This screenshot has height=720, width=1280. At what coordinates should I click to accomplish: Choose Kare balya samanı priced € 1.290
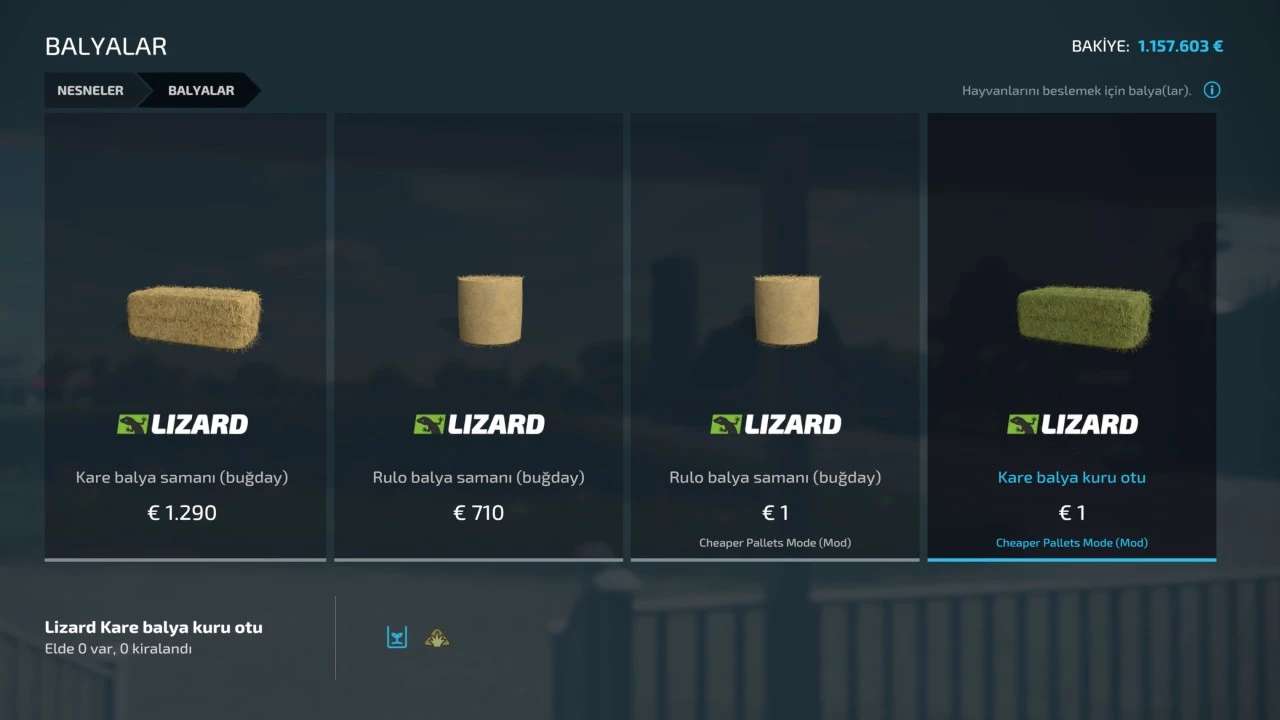pos(185,336)
